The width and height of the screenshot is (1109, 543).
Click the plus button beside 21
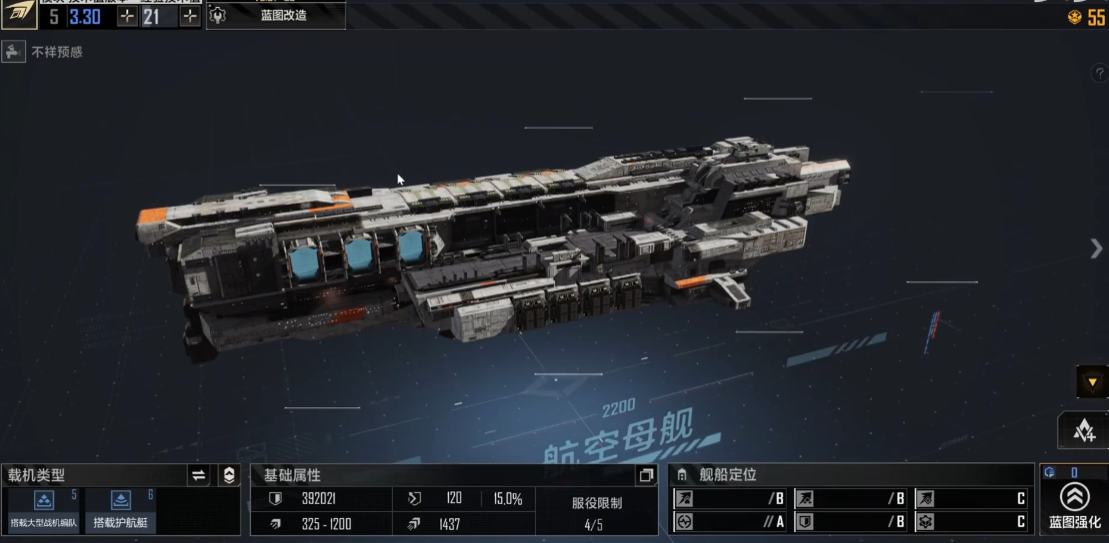189,17
